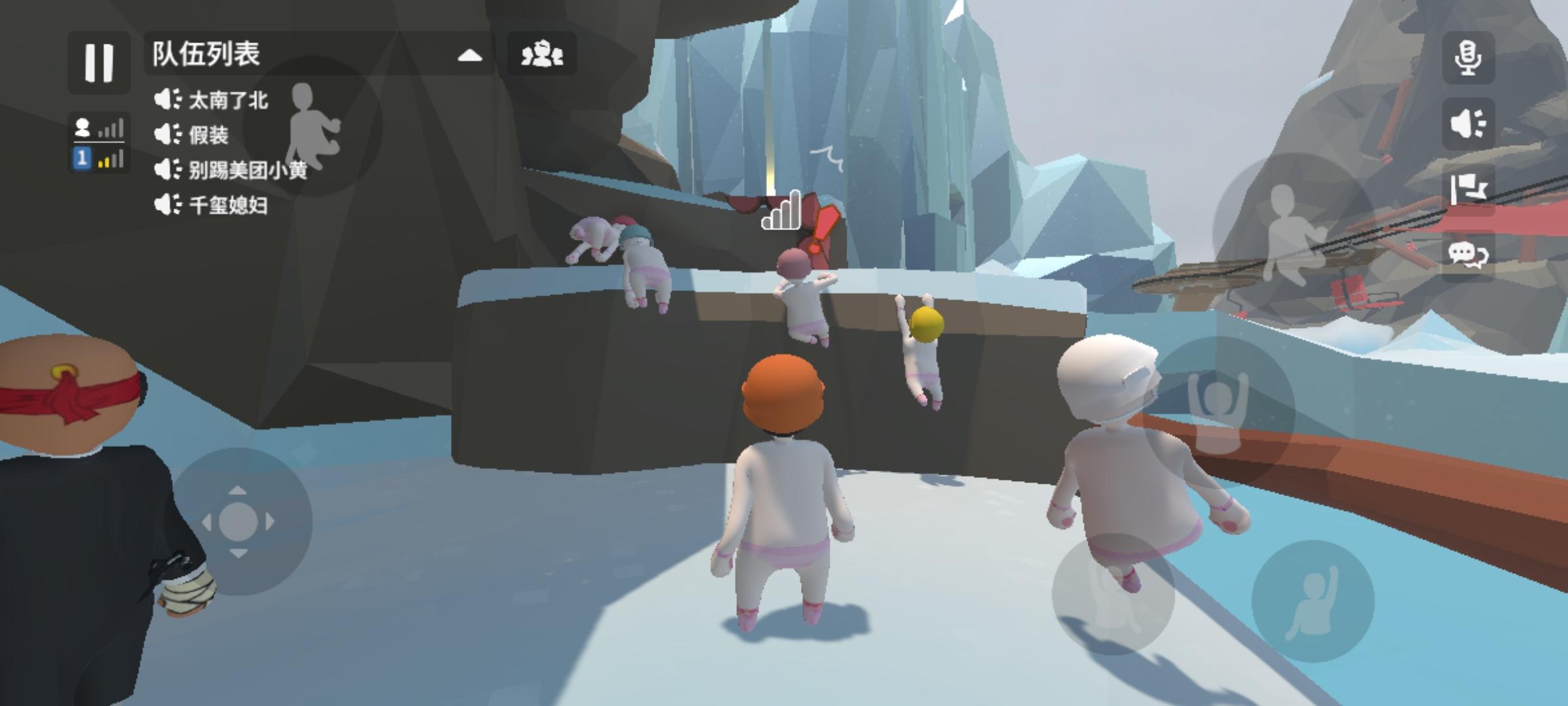The width and height of the screenshot is (1568, 706).
Task: Open the team members panel icon
Action: tap(542, 56)
